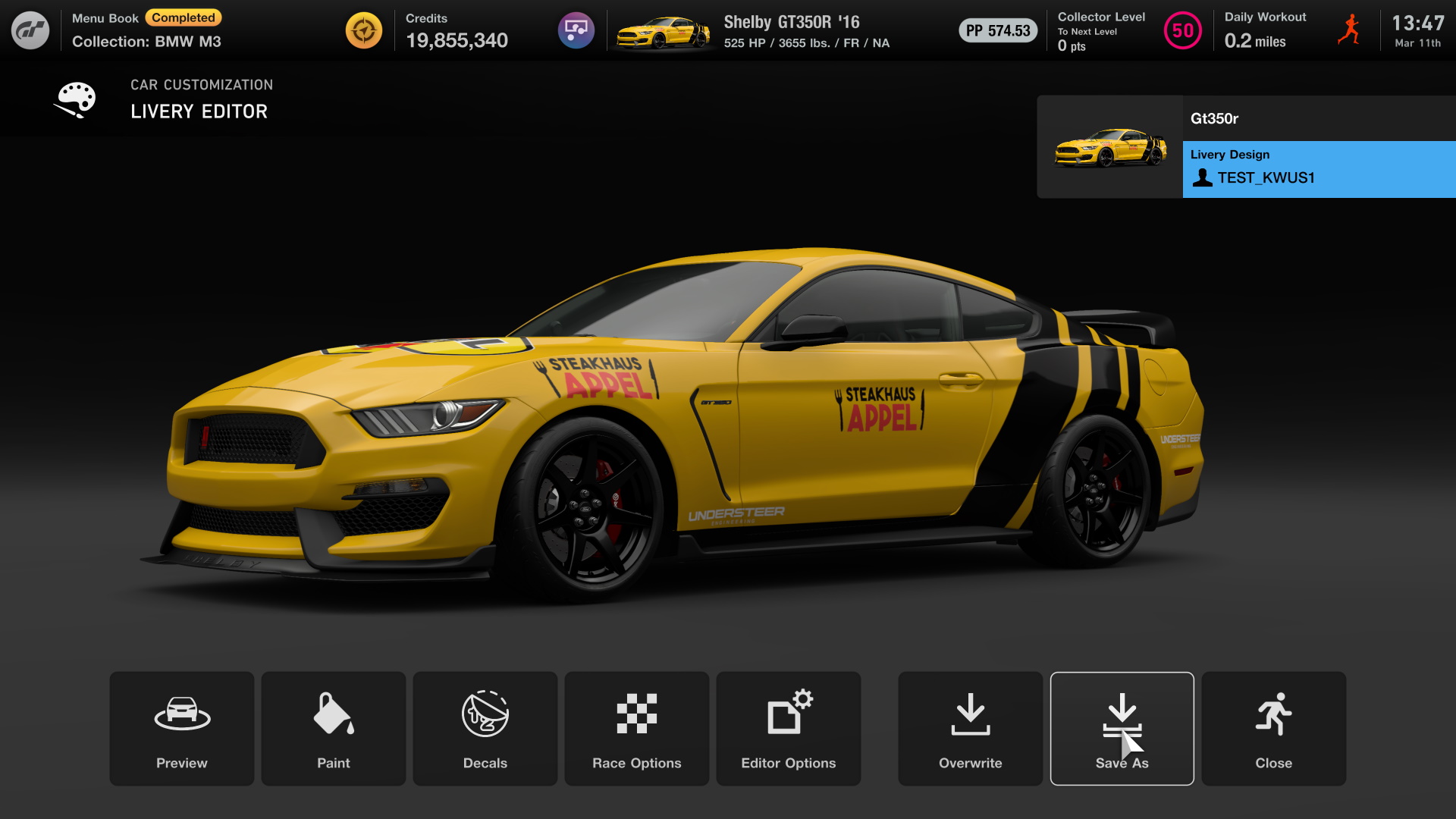Select the Preview car icon
Viewport: 1456px width, 819px height.
181,713
